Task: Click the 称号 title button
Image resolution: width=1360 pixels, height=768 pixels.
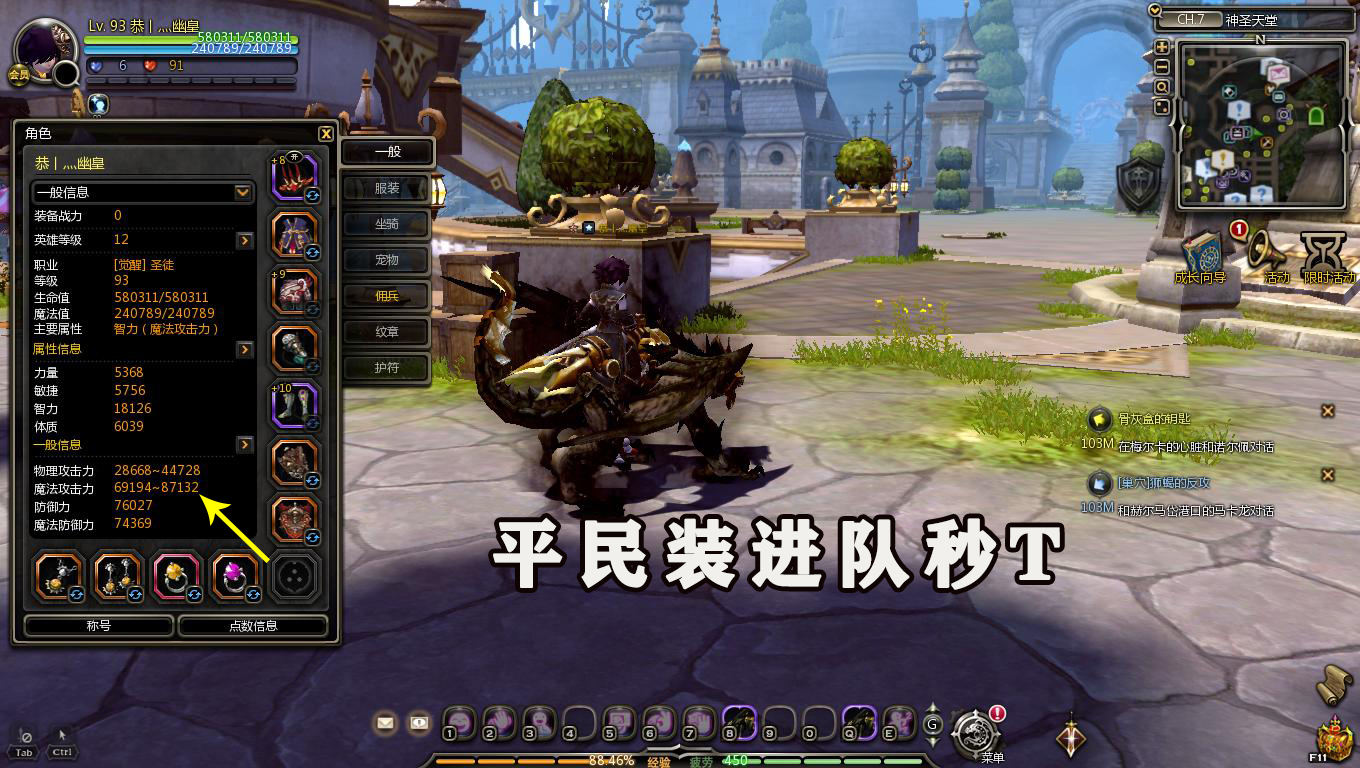Action: tap(97, 625)
